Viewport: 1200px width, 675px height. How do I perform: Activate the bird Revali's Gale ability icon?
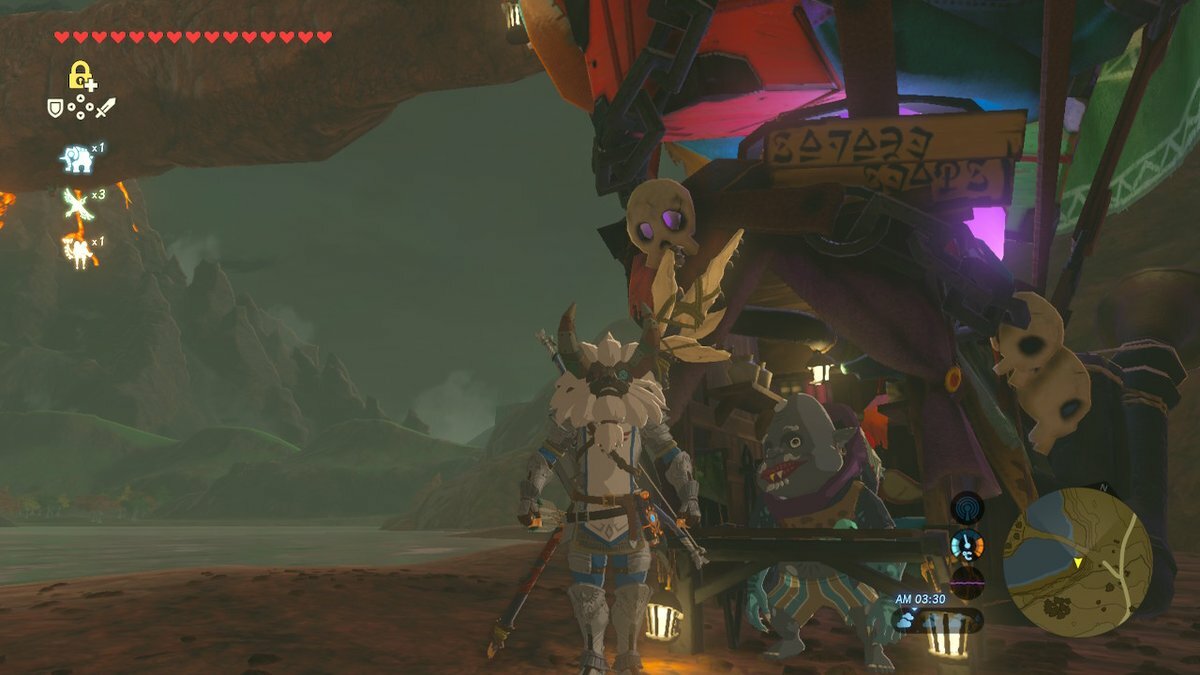click(76, 203)
